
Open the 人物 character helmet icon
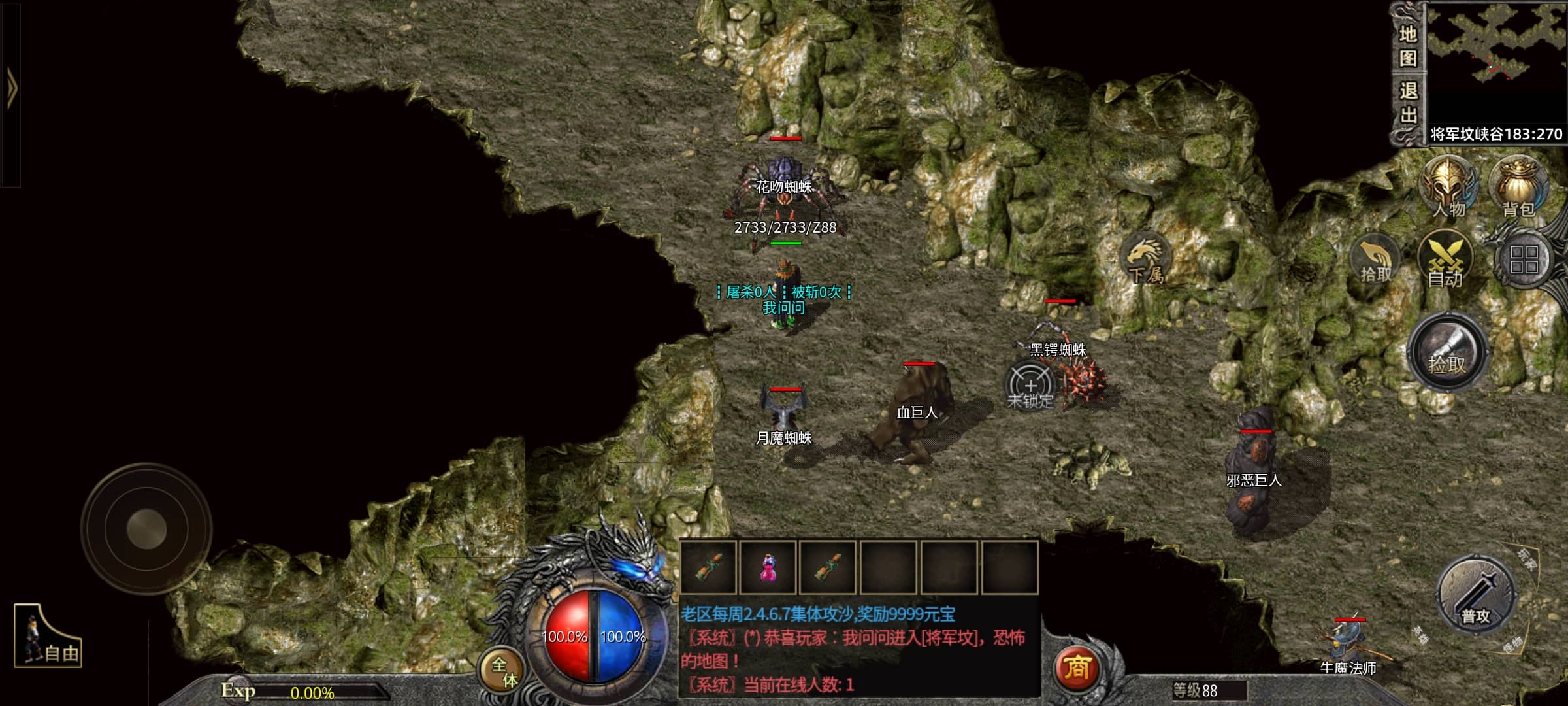(x=1449, y=188)
